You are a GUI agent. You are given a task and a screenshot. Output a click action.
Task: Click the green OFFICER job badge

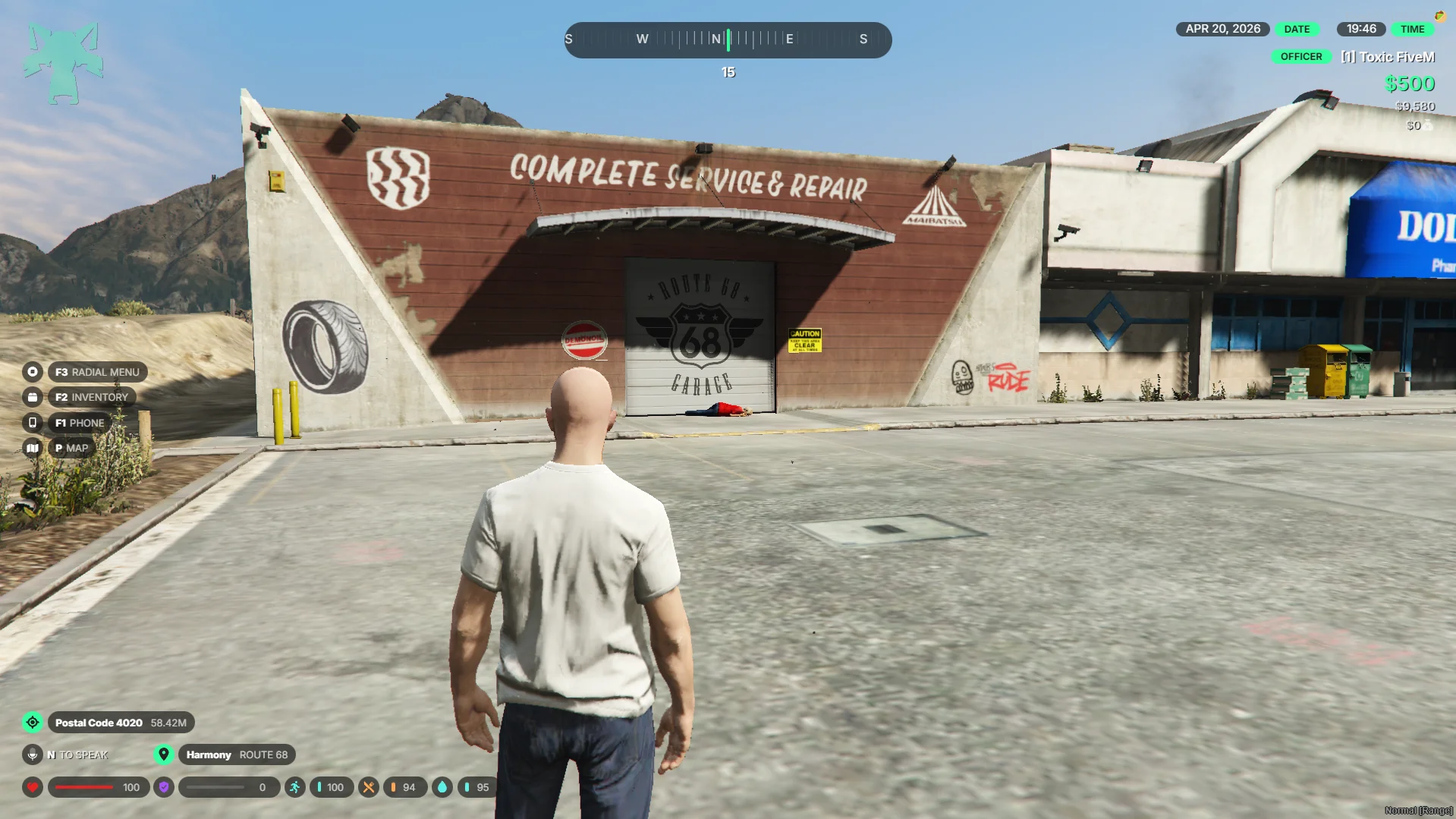click(x=1300, y=57)
